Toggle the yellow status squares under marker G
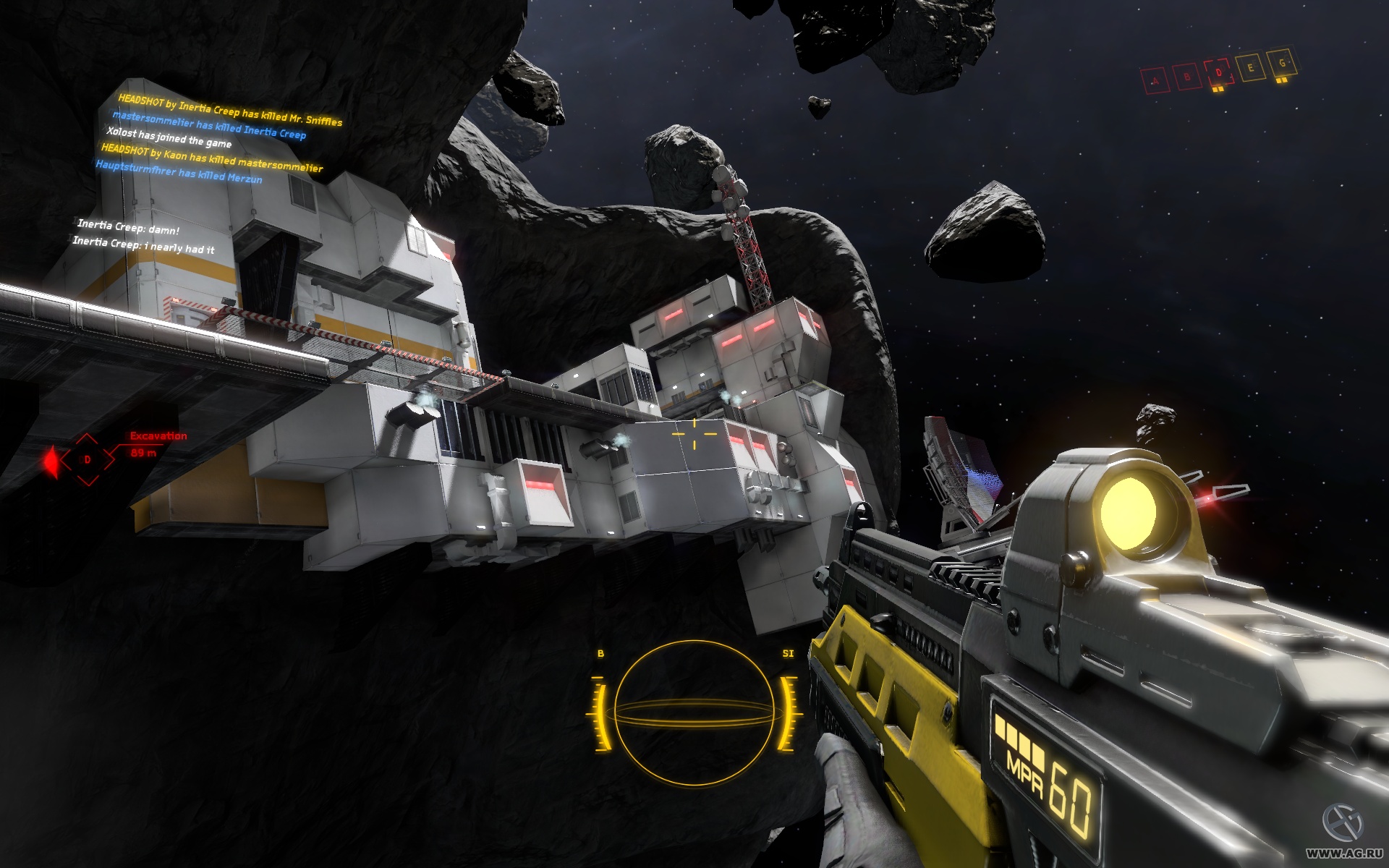 [x=1280, y=80]
